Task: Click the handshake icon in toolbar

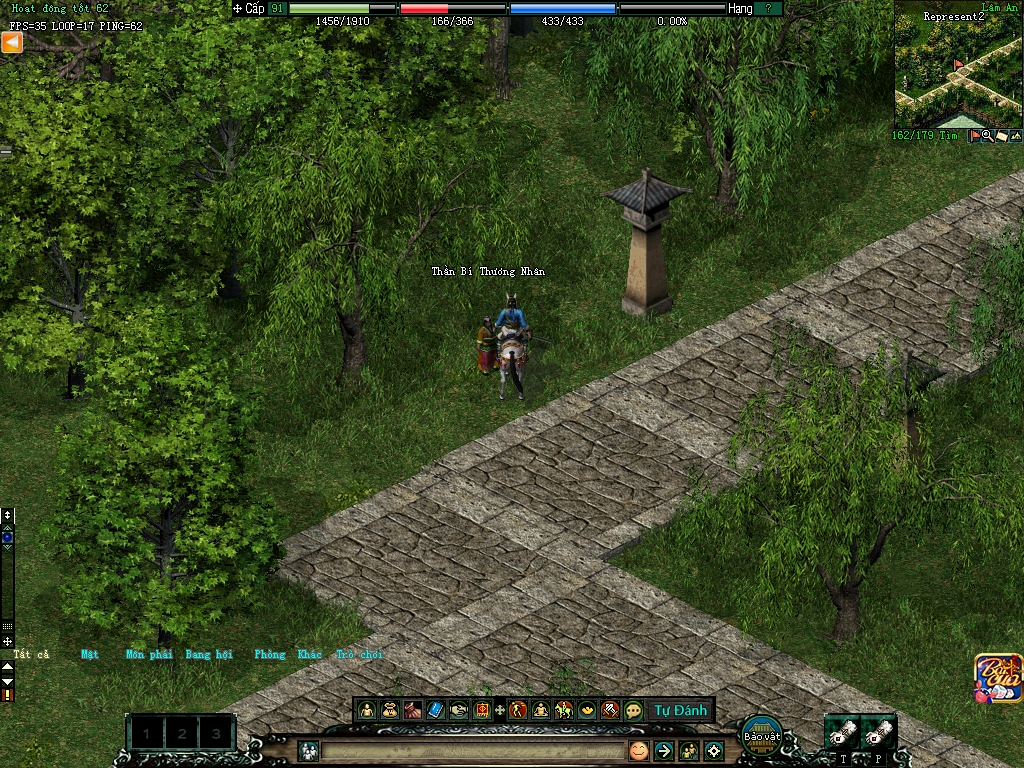Action: point(458,710)
